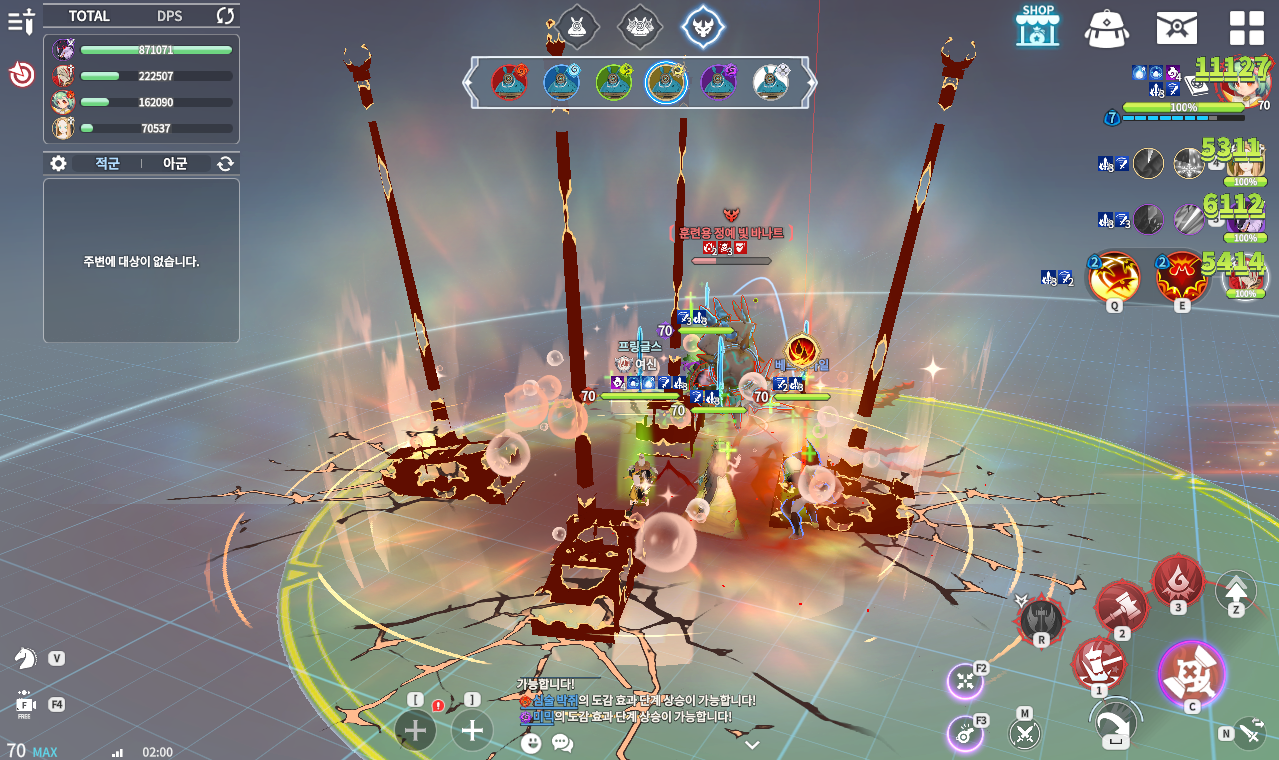Switch damage meter to the TOTAL tab
The width and height of the screenshot is (1279, 760).
point(89,16)
